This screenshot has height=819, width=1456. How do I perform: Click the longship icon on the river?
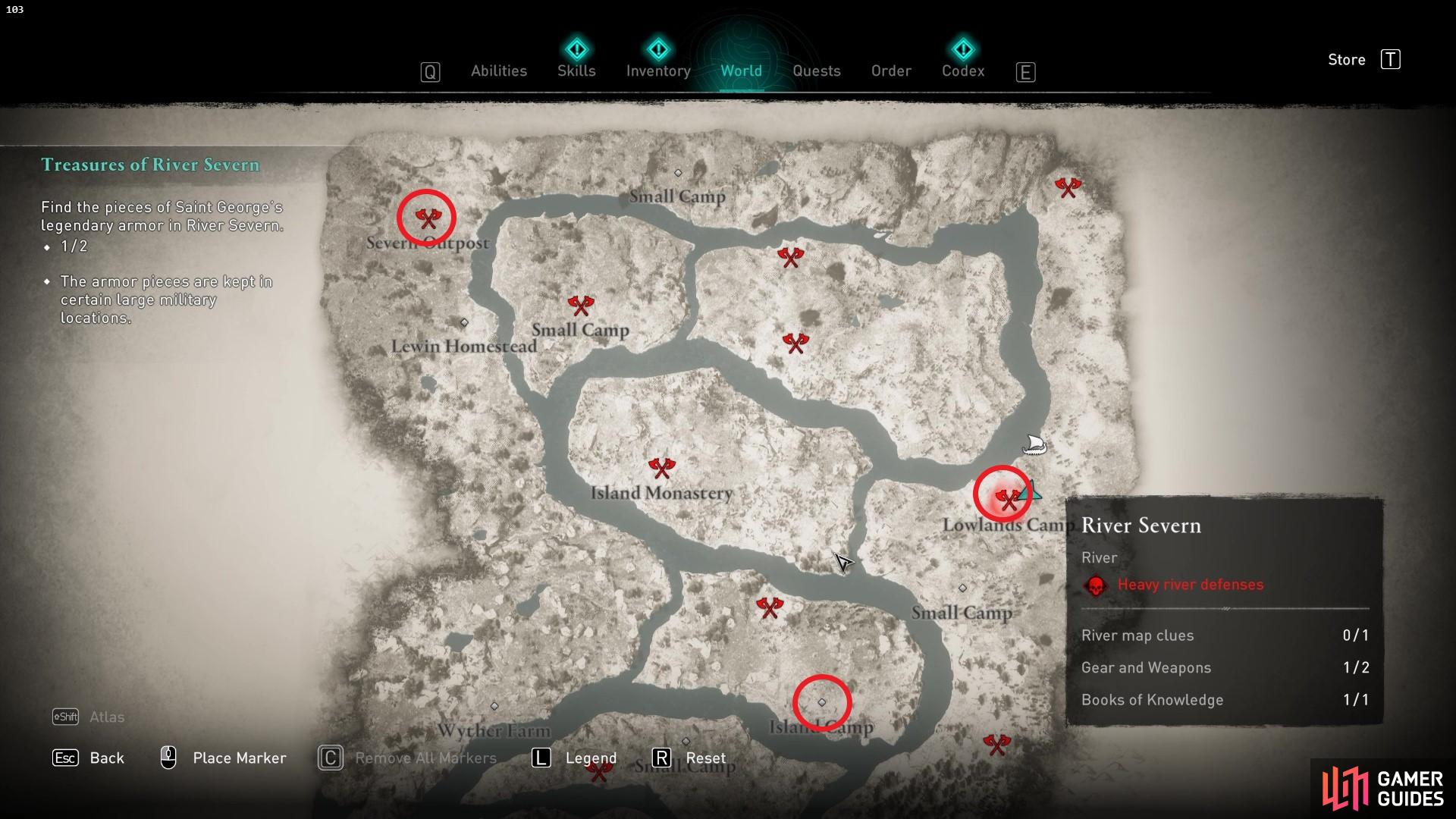[1034, 444]
